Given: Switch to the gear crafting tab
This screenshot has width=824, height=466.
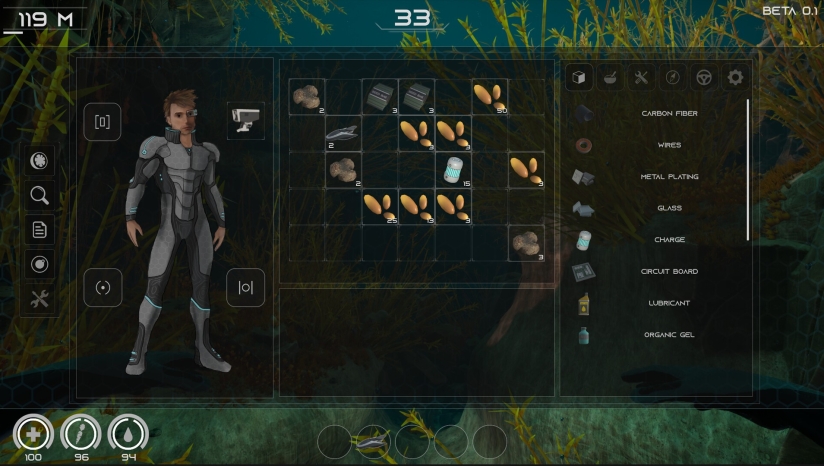Looking at the screenshot, I should click(x=735, y=77).
